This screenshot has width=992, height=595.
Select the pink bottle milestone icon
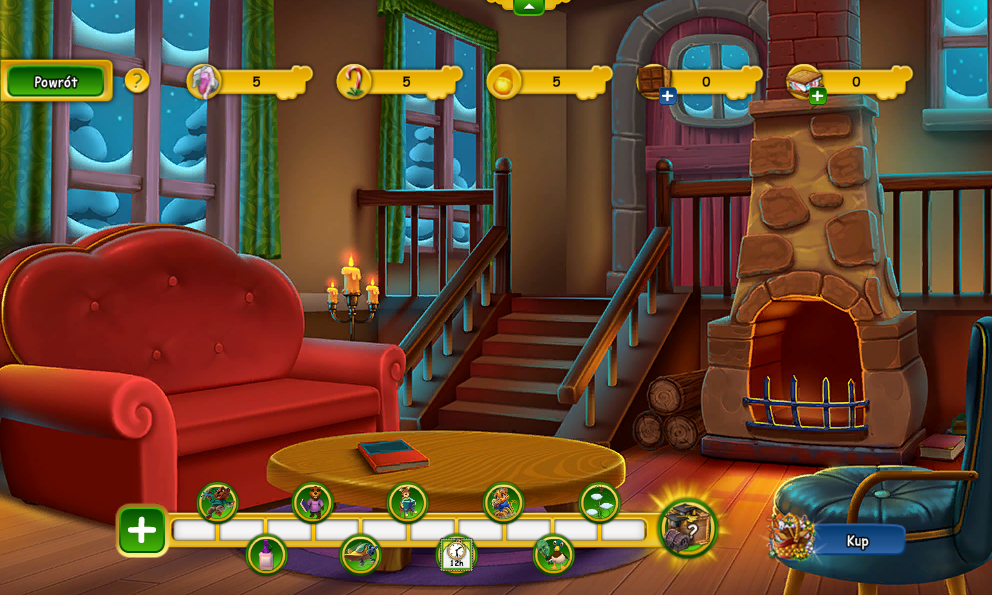266,555
